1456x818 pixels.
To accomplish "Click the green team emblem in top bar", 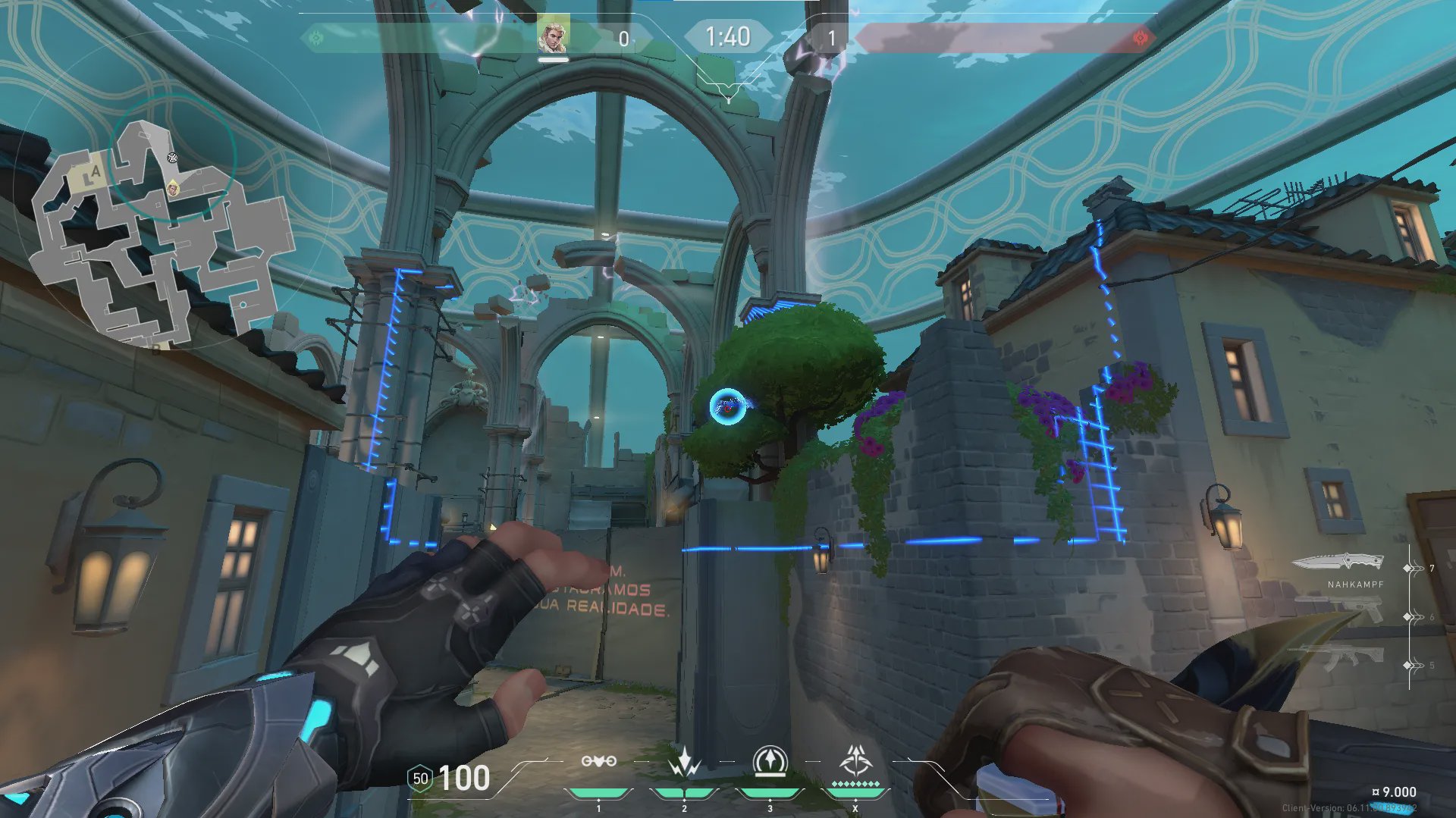I will point(316,37).
